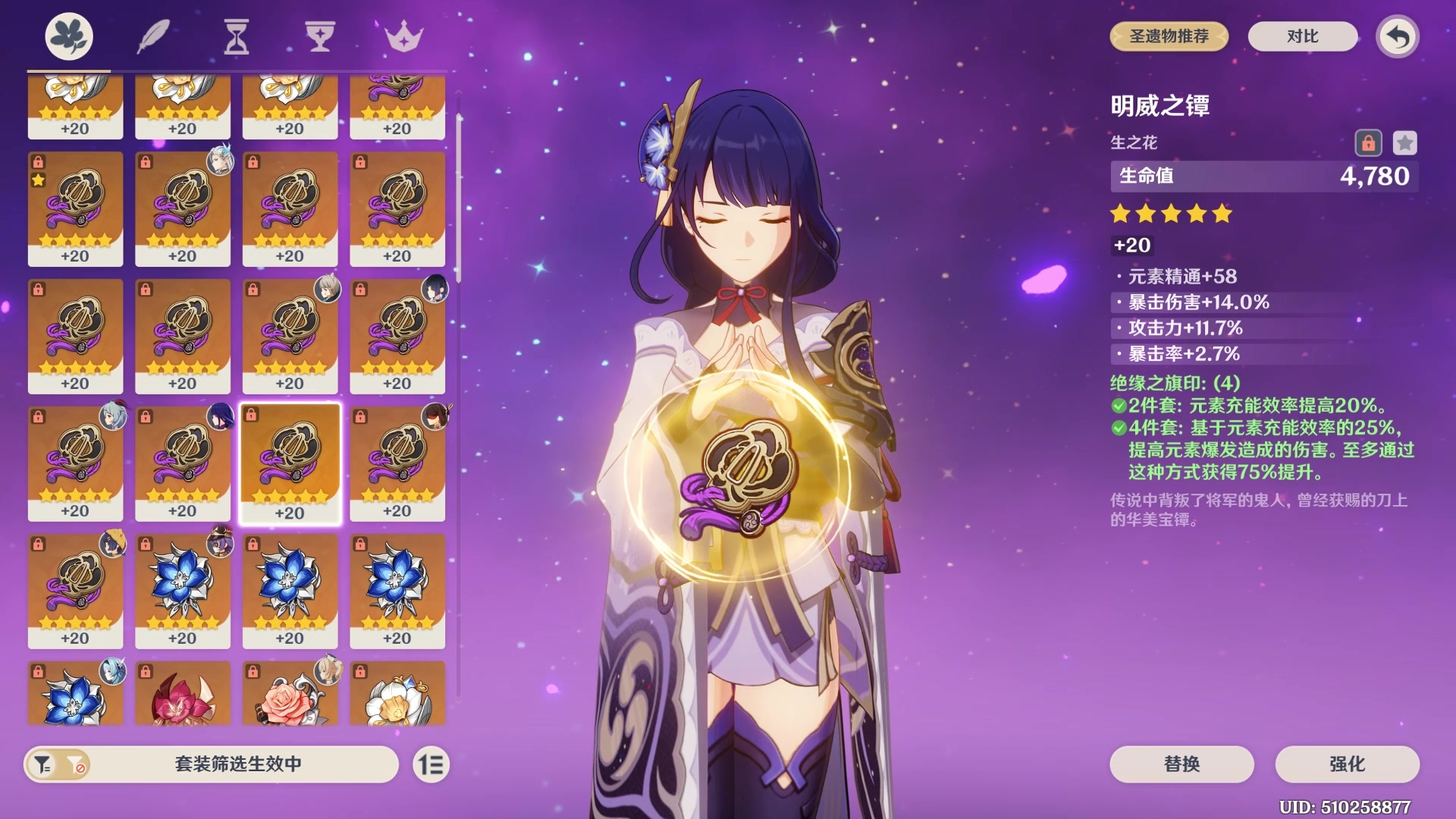Choose the pink rose flower artifact

290,694
